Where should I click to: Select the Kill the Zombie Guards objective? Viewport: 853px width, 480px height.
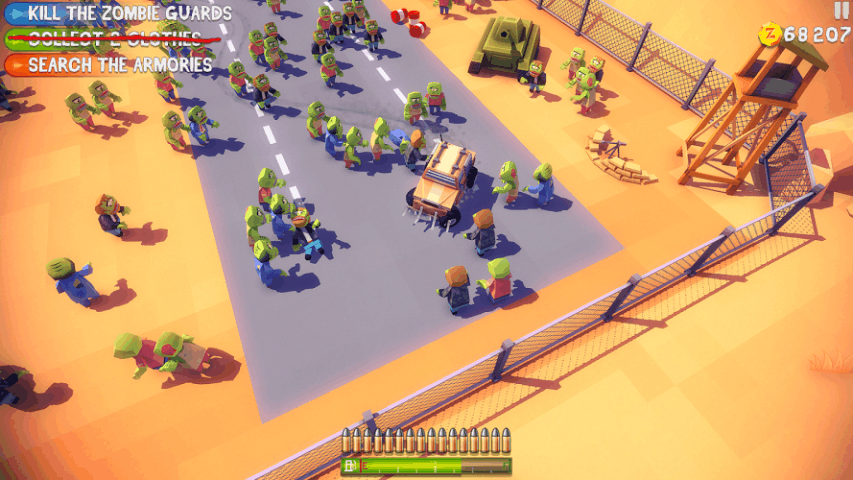120,13
